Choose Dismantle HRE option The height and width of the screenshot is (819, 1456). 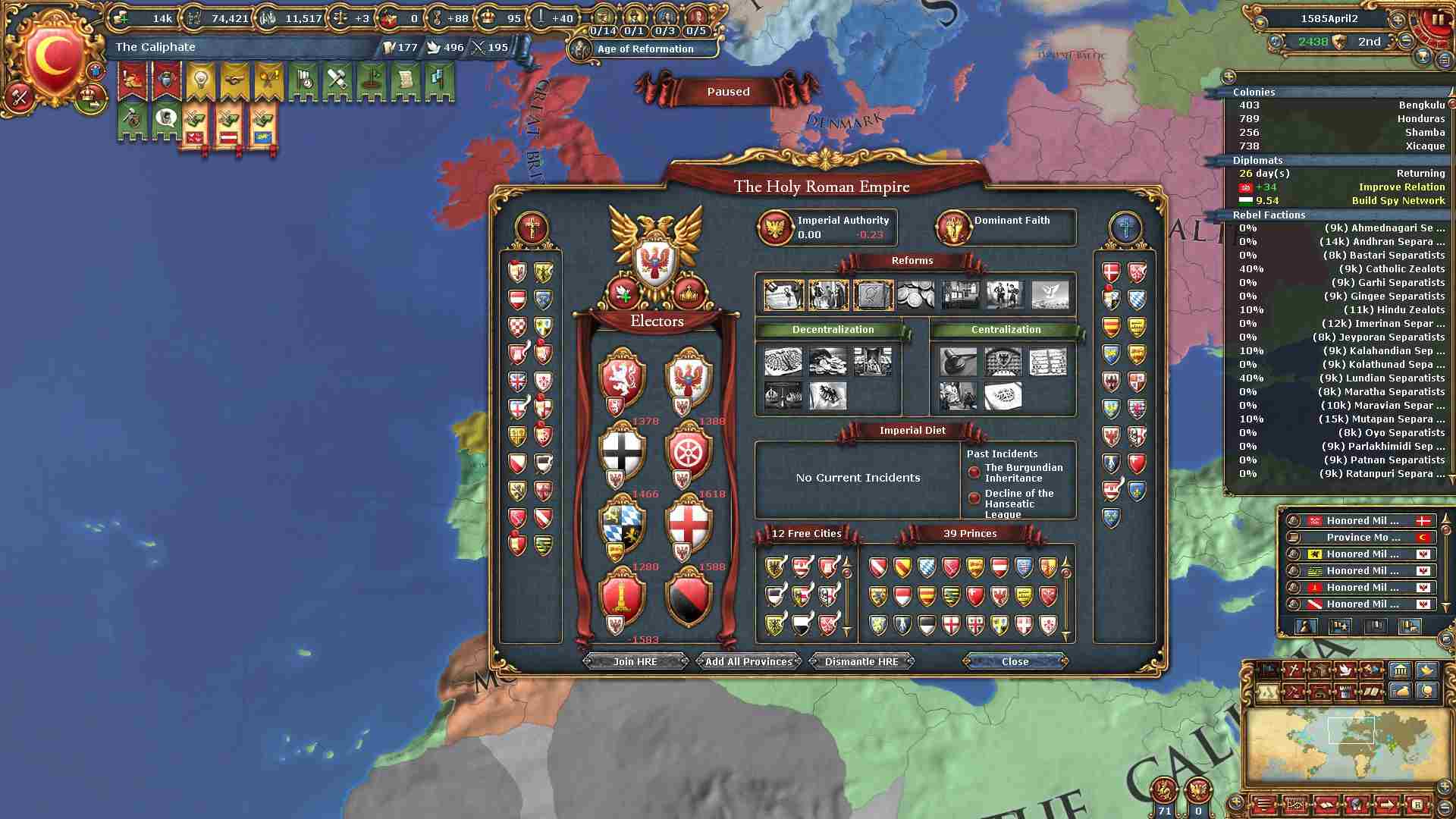[x=861, y=661]
